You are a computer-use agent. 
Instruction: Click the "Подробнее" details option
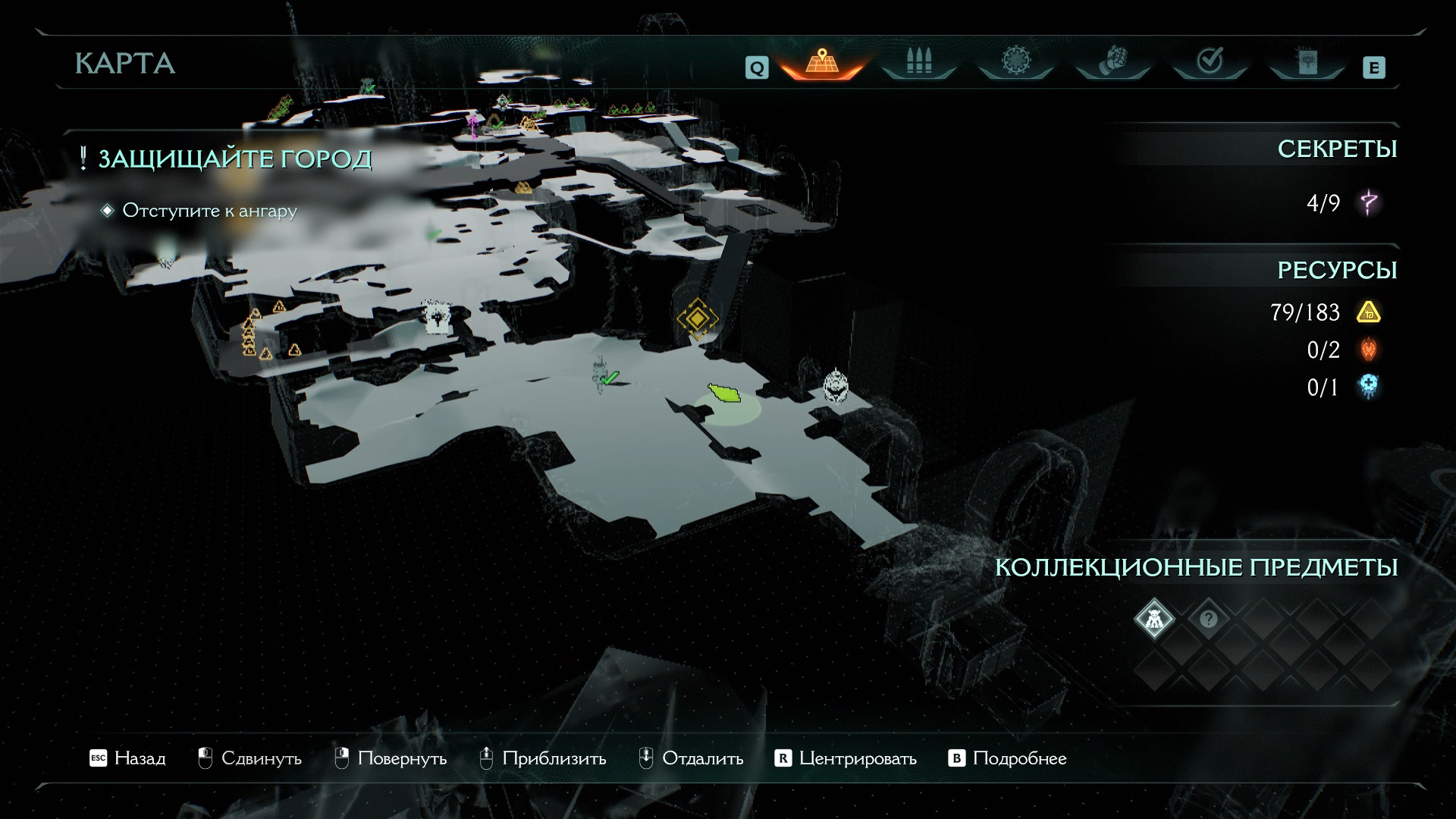pos(1008,758)
